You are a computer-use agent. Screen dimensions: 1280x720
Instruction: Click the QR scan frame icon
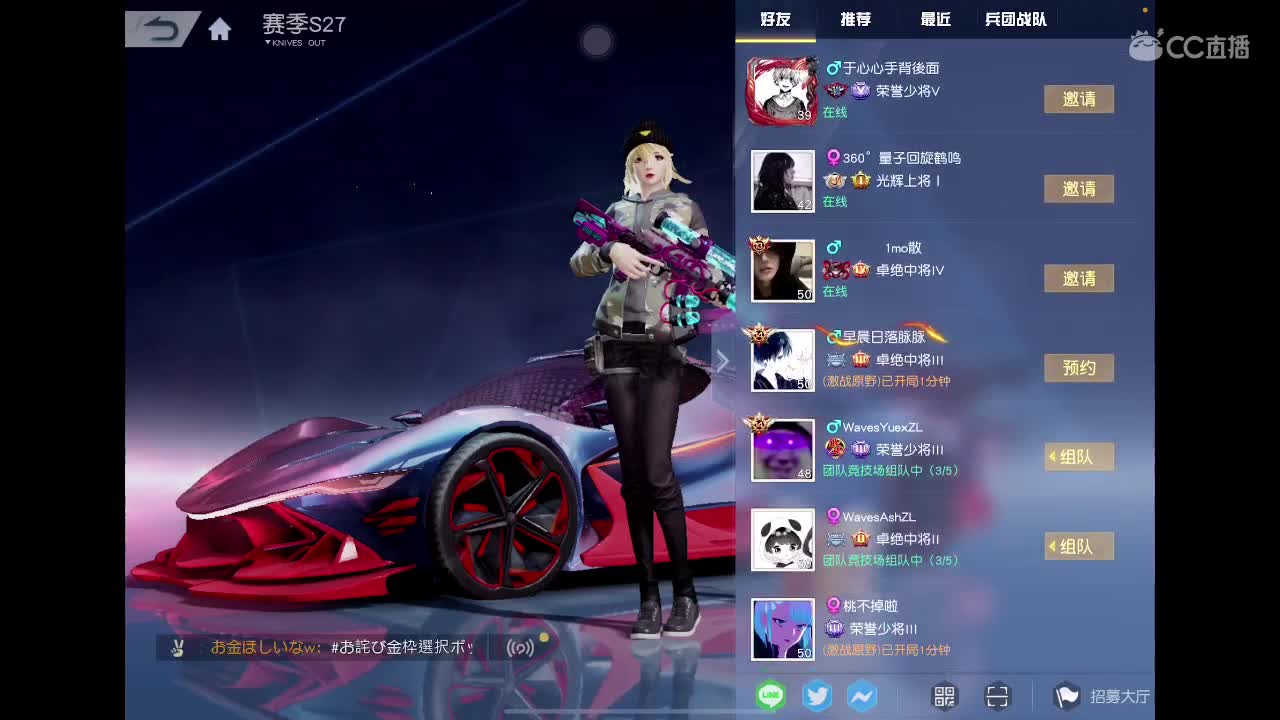997,695
